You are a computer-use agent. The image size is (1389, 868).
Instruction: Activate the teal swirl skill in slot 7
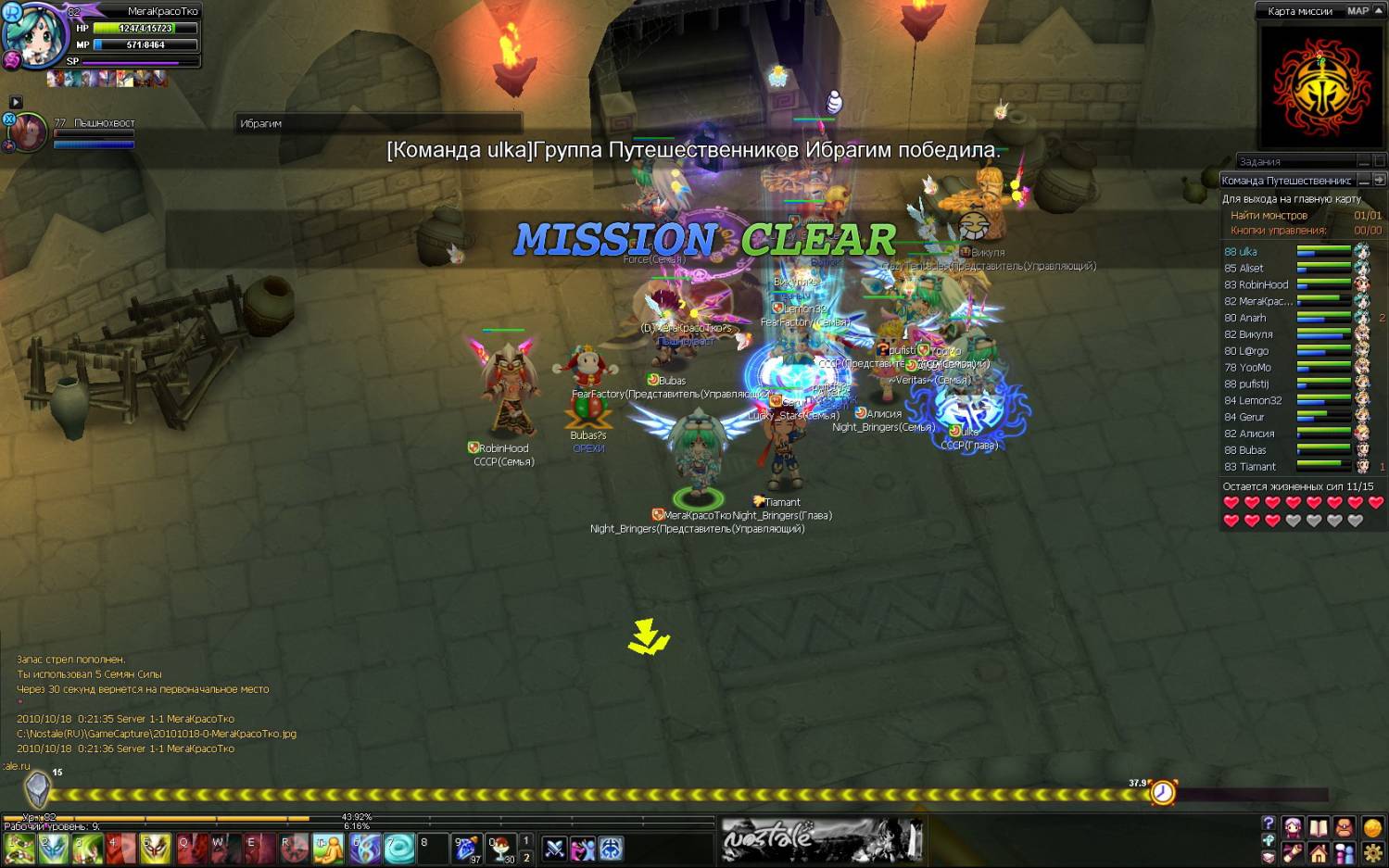(x=399, y=849)
